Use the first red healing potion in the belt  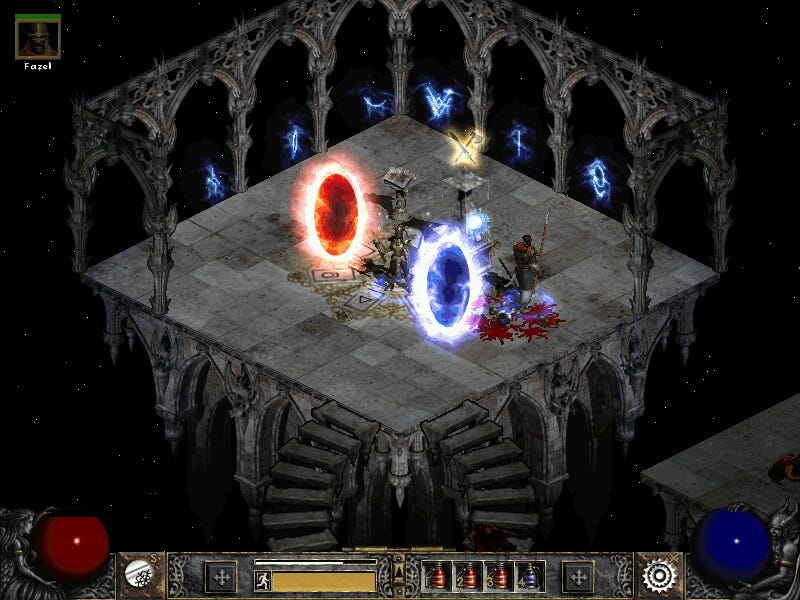[437, 576]
